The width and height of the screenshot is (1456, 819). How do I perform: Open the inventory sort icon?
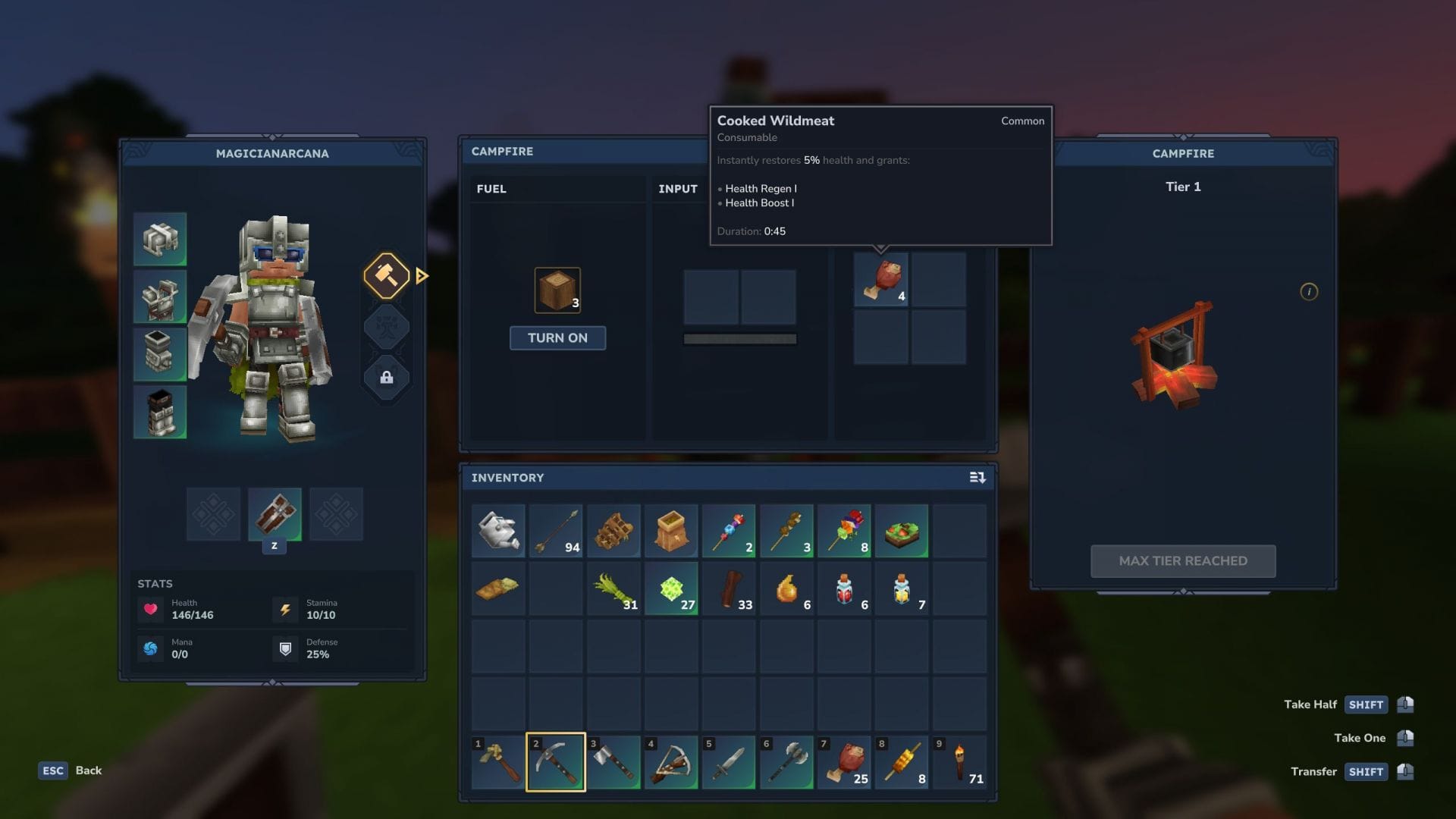[x=977, y=478]
